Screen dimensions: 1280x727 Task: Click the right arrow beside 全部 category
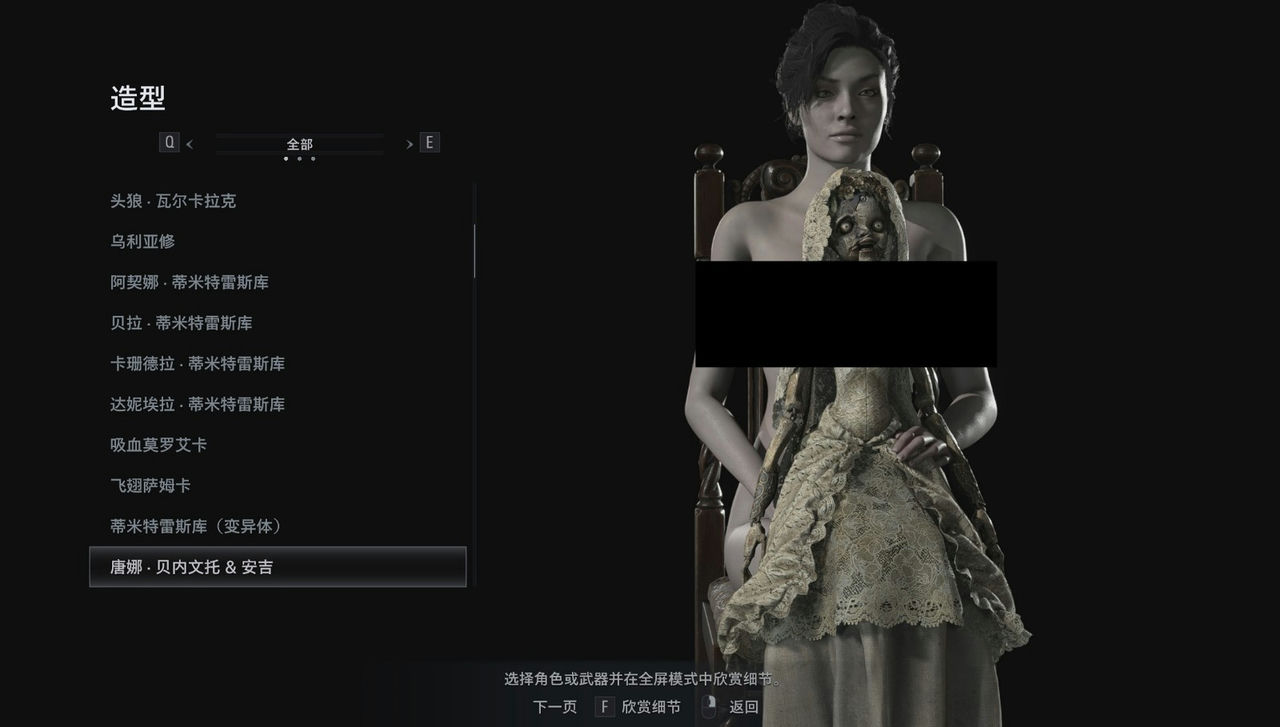[x=409, y=144]
